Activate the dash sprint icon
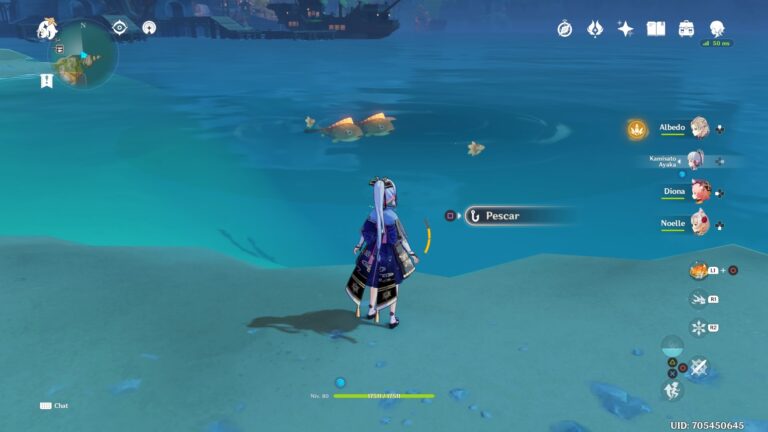The image size is (768, 432). pyautogui.click(x=698, y=298)
